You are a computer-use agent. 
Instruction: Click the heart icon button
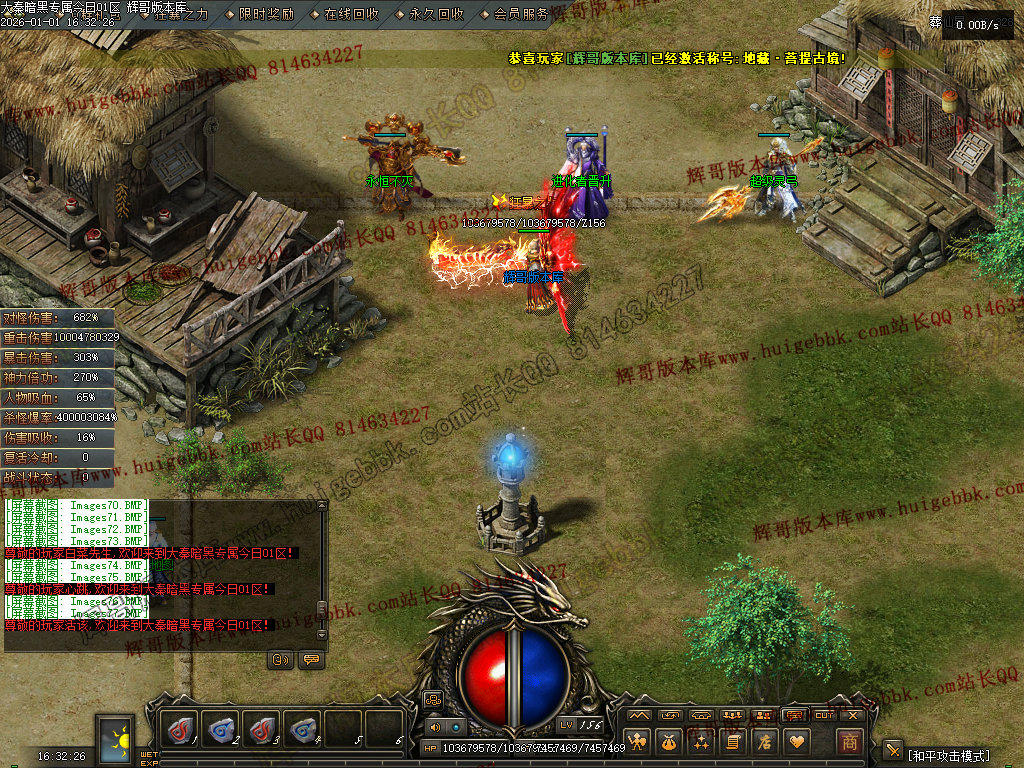click(797, 742)
